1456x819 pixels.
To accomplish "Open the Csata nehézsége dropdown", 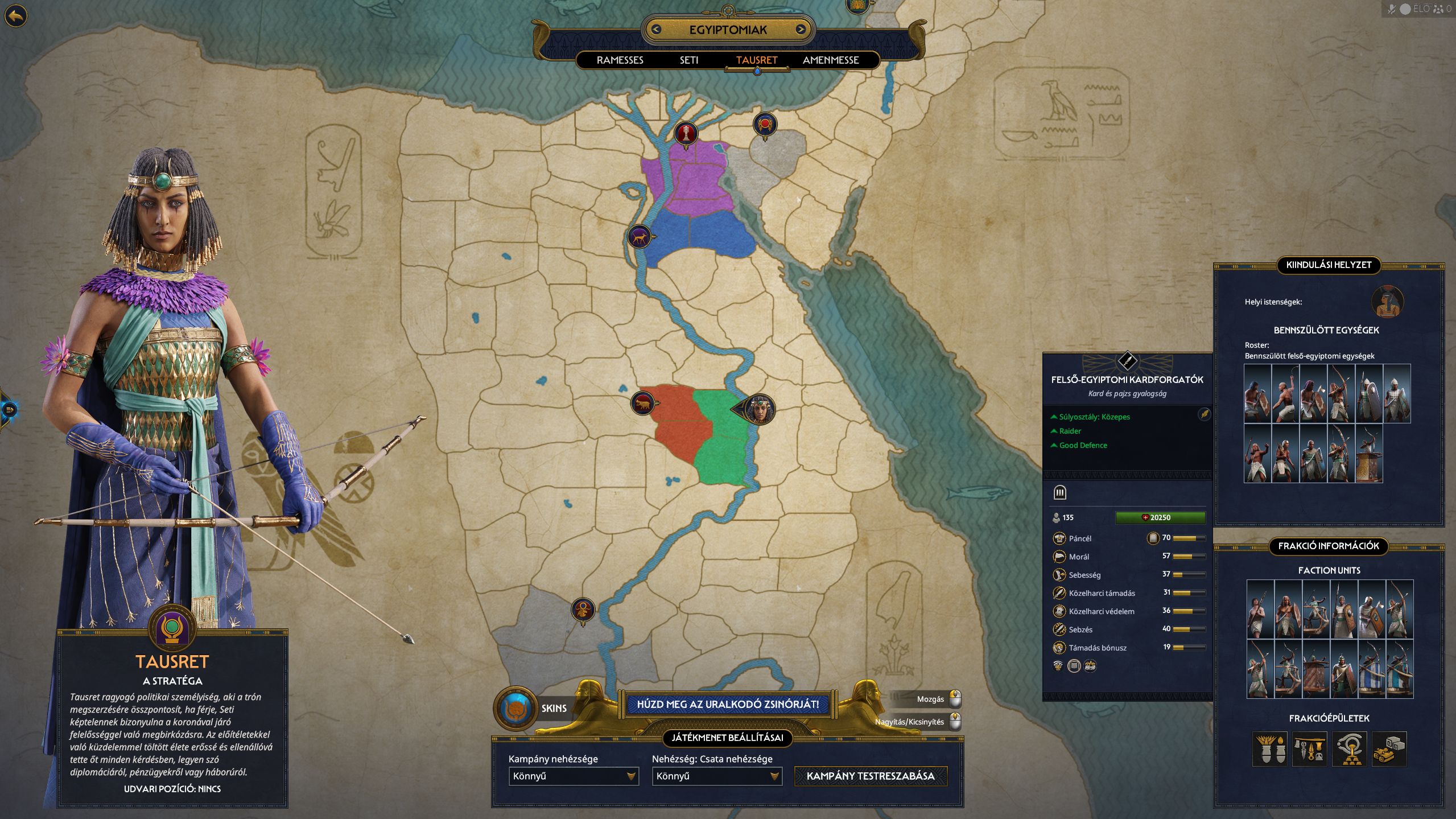I will click(717, 776).
